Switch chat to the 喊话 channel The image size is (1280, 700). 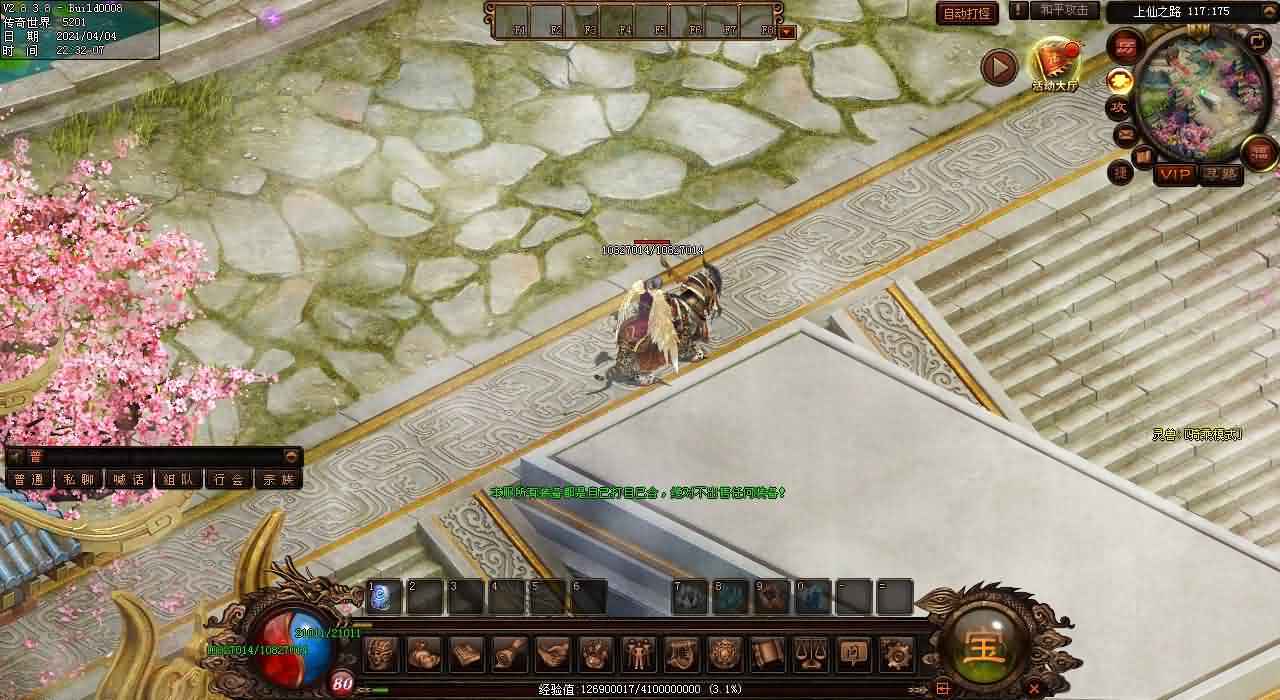[x=129, y=479]
